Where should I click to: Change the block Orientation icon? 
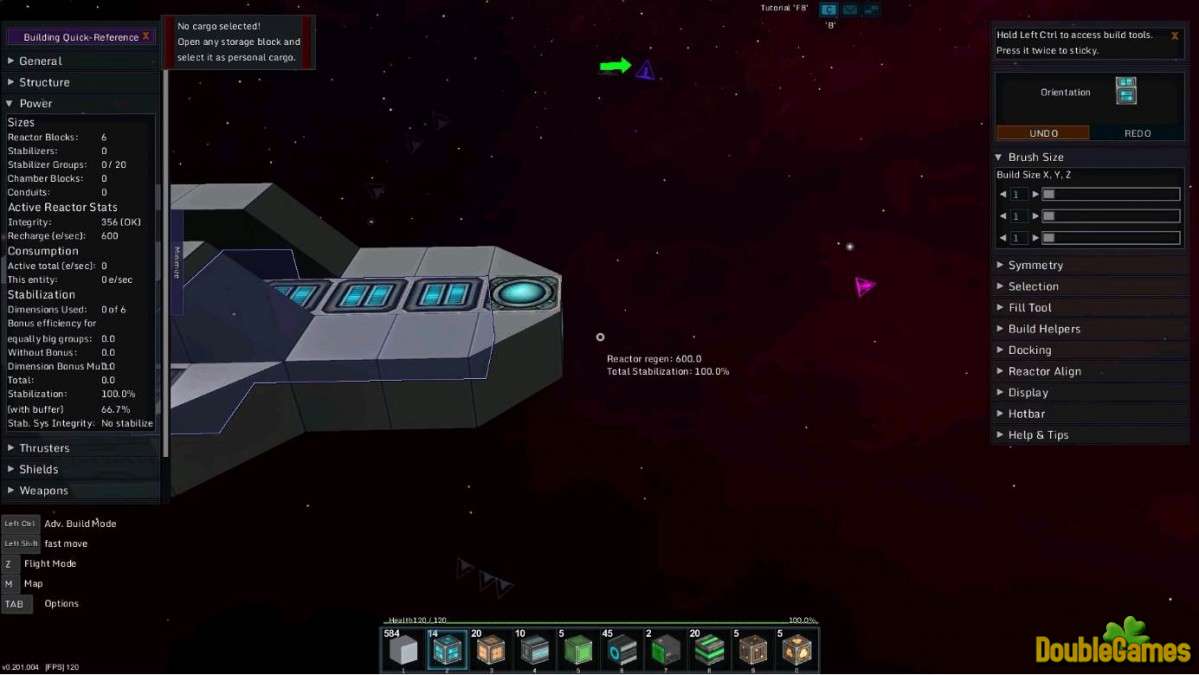[1126, 91]
